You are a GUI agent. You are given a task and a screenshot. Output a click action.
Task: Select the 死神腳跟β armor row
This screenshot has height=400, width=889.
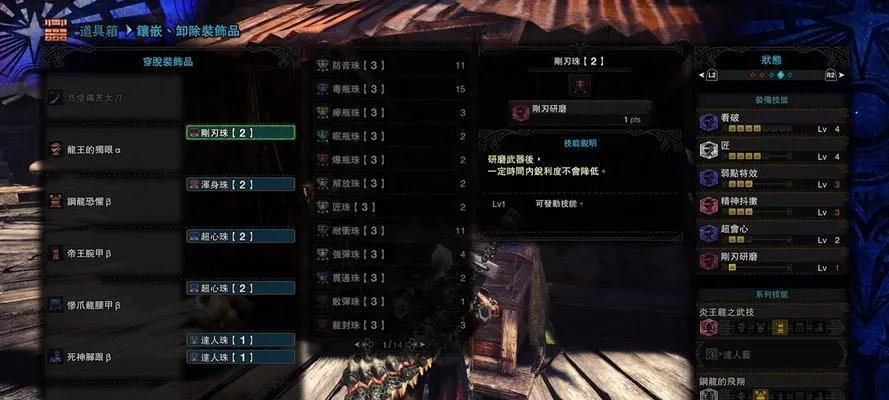click(112, 356)
